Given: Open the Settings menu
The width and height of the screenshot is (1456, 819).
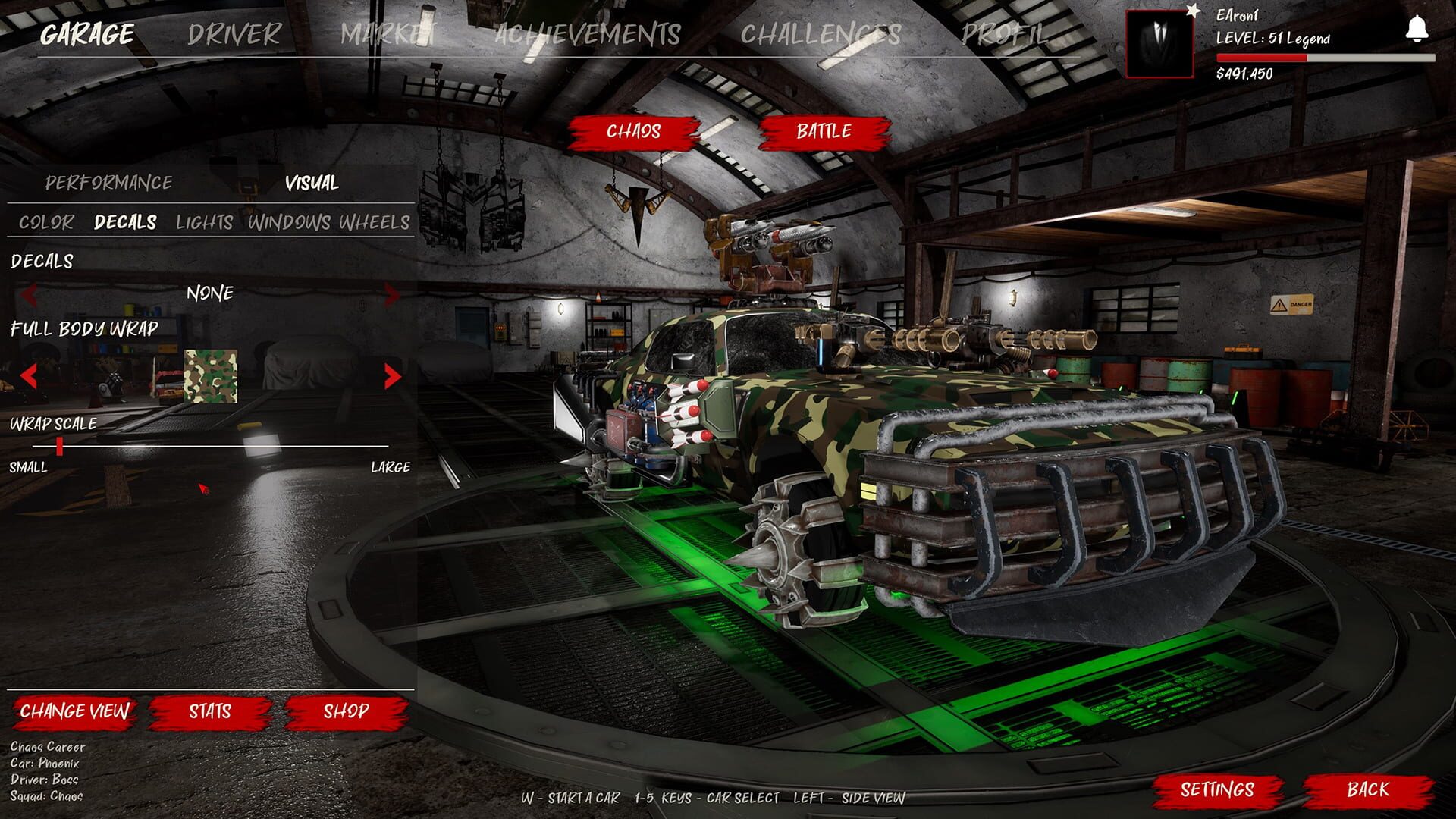Looking at the screenshot, I should point(1216,790).
